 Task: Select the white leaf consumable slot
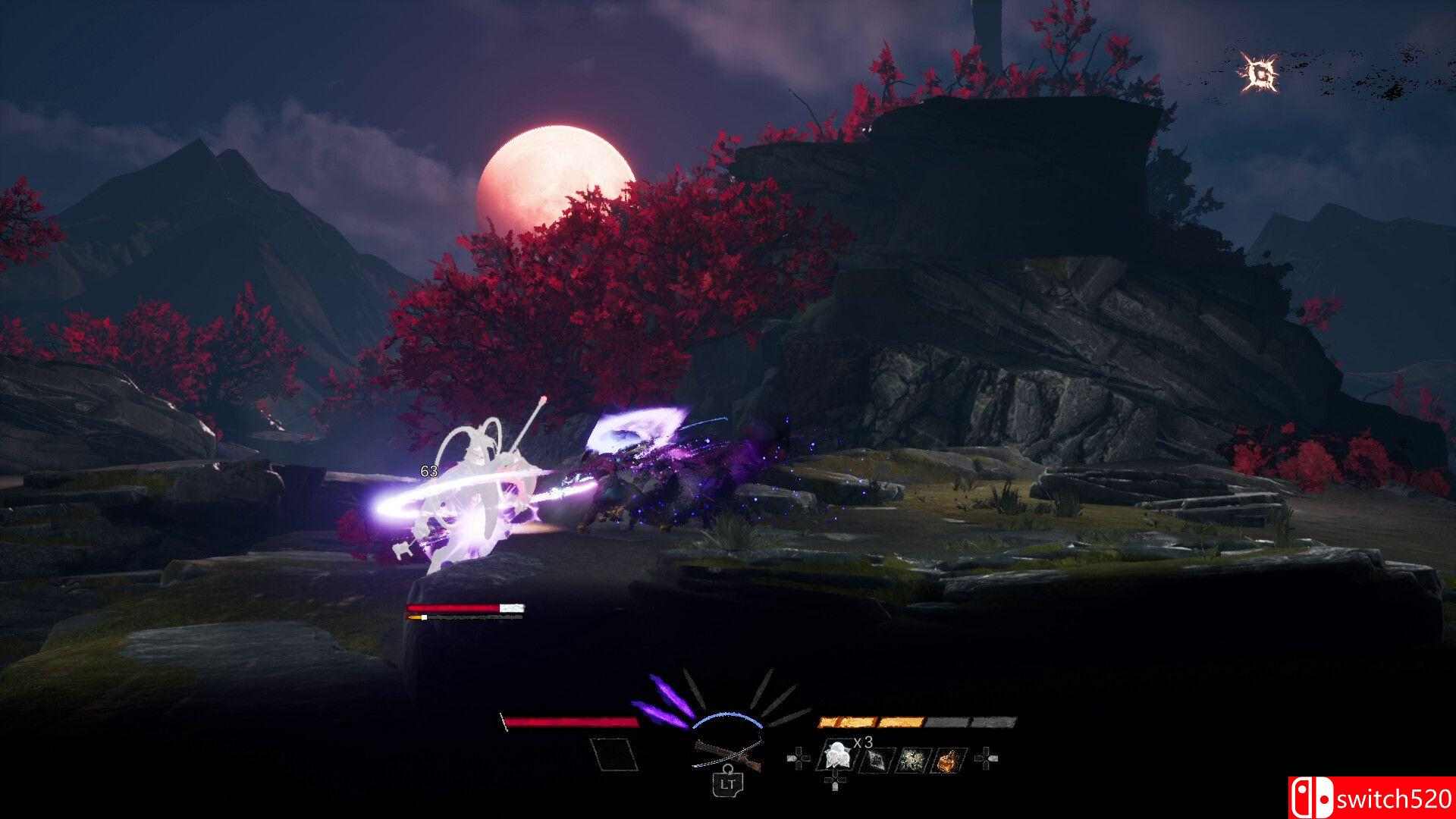(836, 757)
